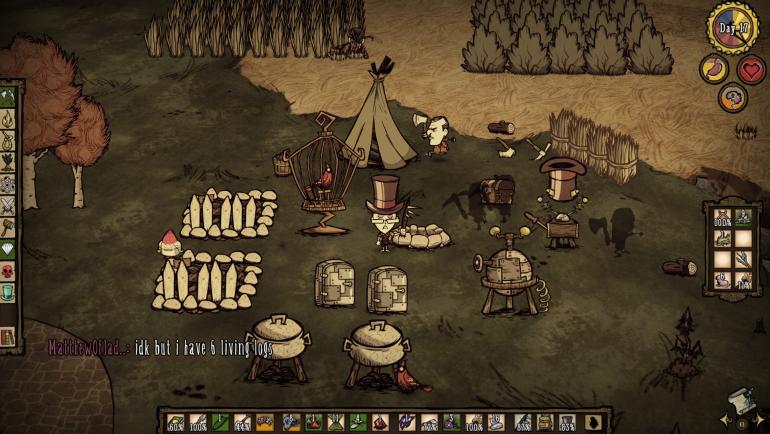Screen dimensions: 770x434
Task: Switch to the Food crafting tab
Action: tap(9, 164)
